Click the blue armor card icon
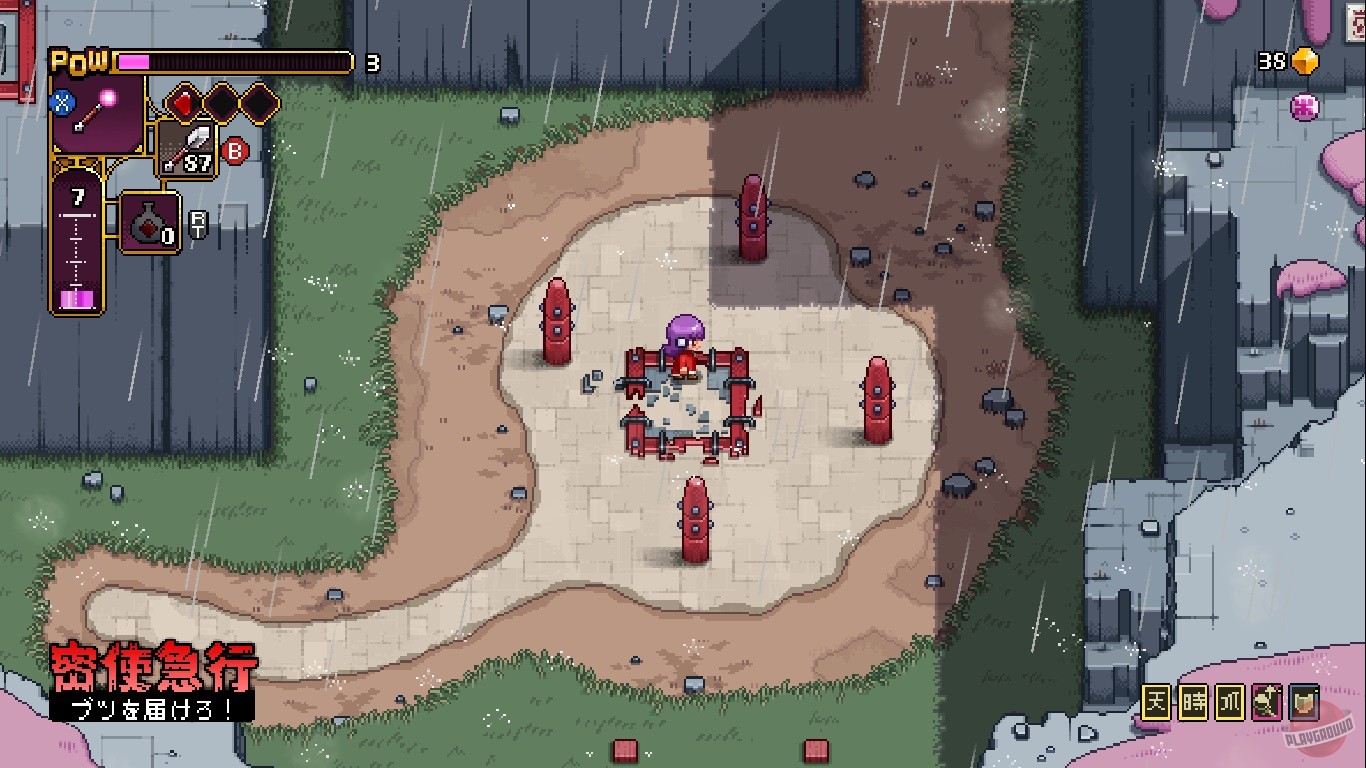1366x768 pixels. tap(1303, 701)
